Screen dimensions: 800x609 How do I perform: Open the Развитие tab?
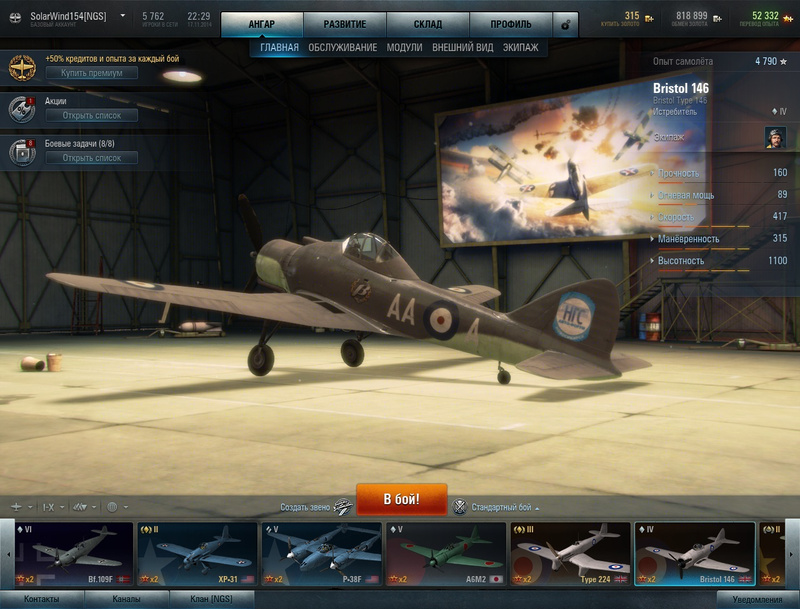[x=344, y=24]
